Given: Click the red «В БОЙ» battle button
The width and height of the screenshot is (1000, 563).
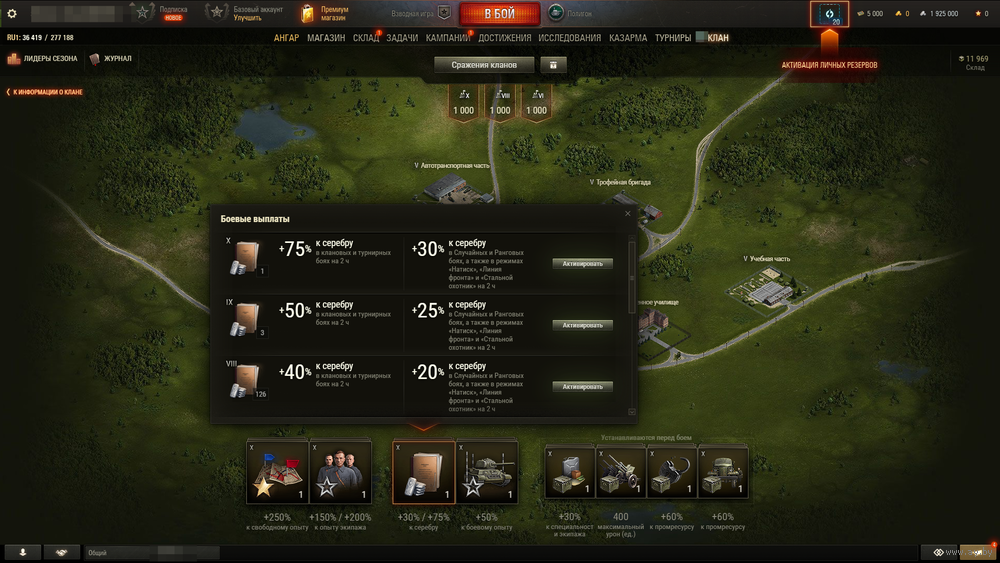Looking at the screenshot, I should coord(499,14).
